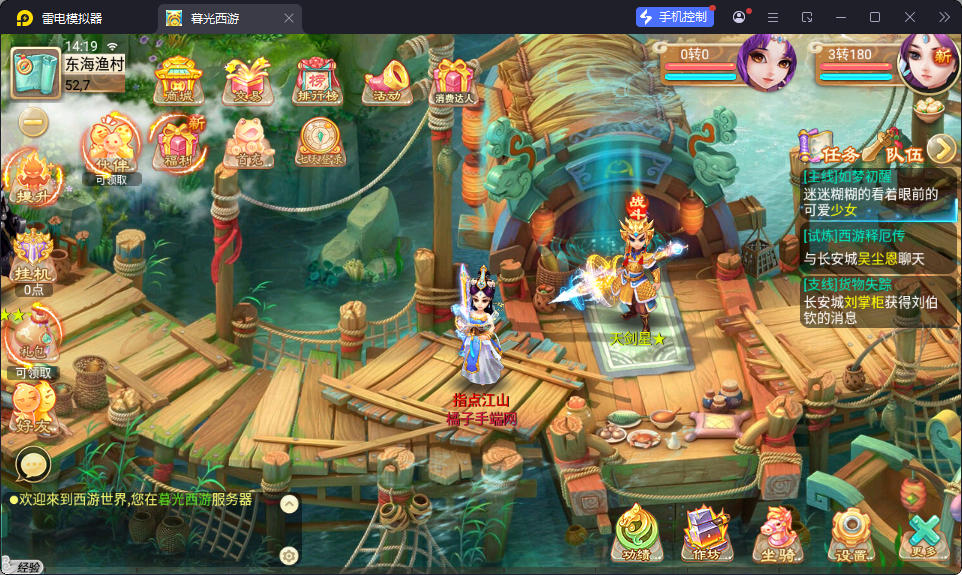Activate the 挂机 auto-battle icon
Viewport: 962px width, 575px height.
click(33, 258)
